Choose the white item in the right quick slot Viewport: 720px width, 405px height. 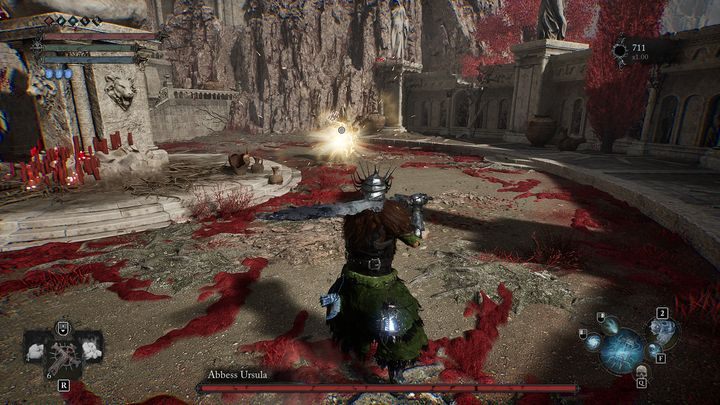pos(90,350)
